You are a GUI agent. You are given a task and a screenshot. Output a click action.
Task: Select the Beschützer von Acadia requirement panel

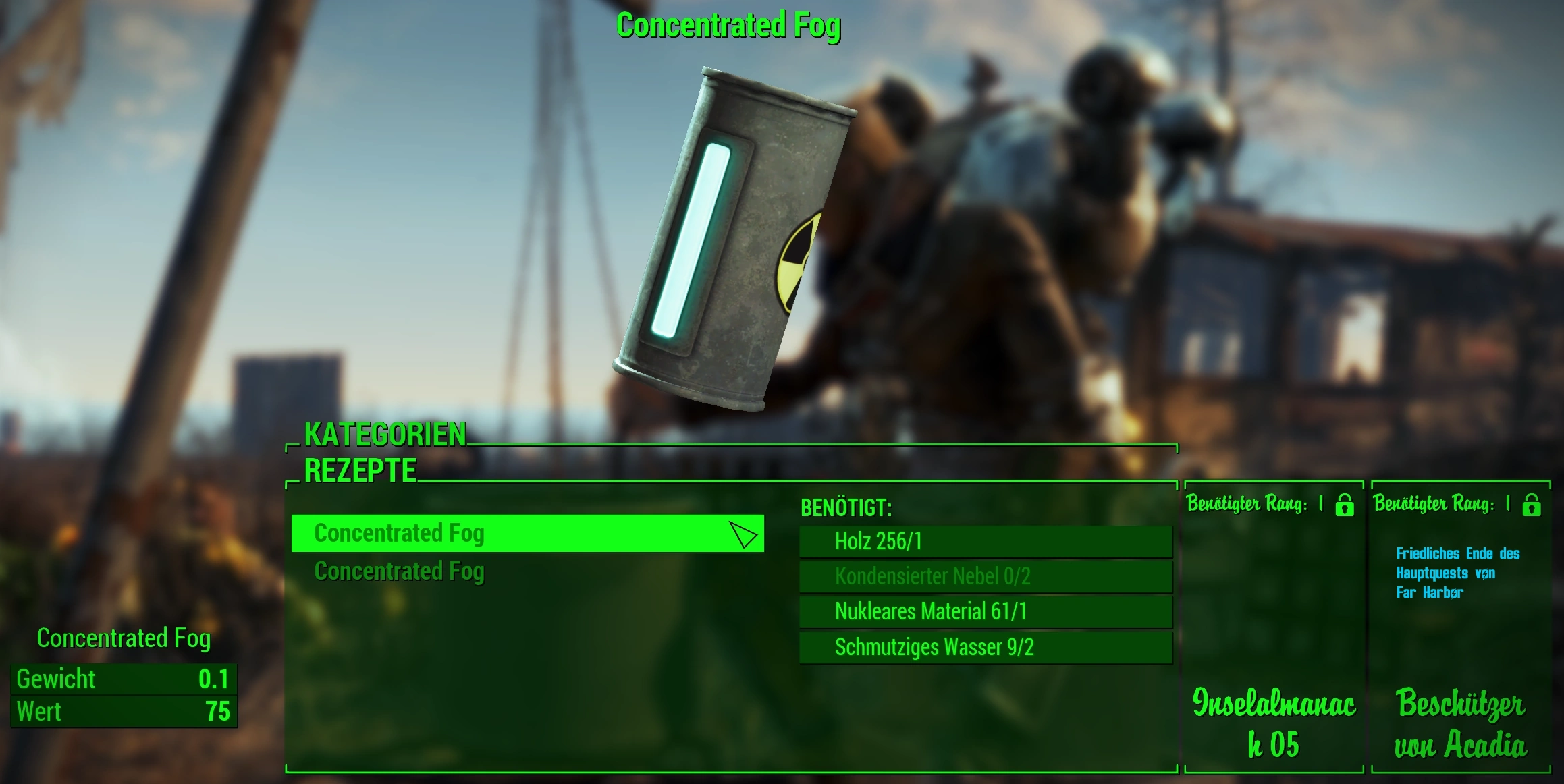pos(1461,627)
